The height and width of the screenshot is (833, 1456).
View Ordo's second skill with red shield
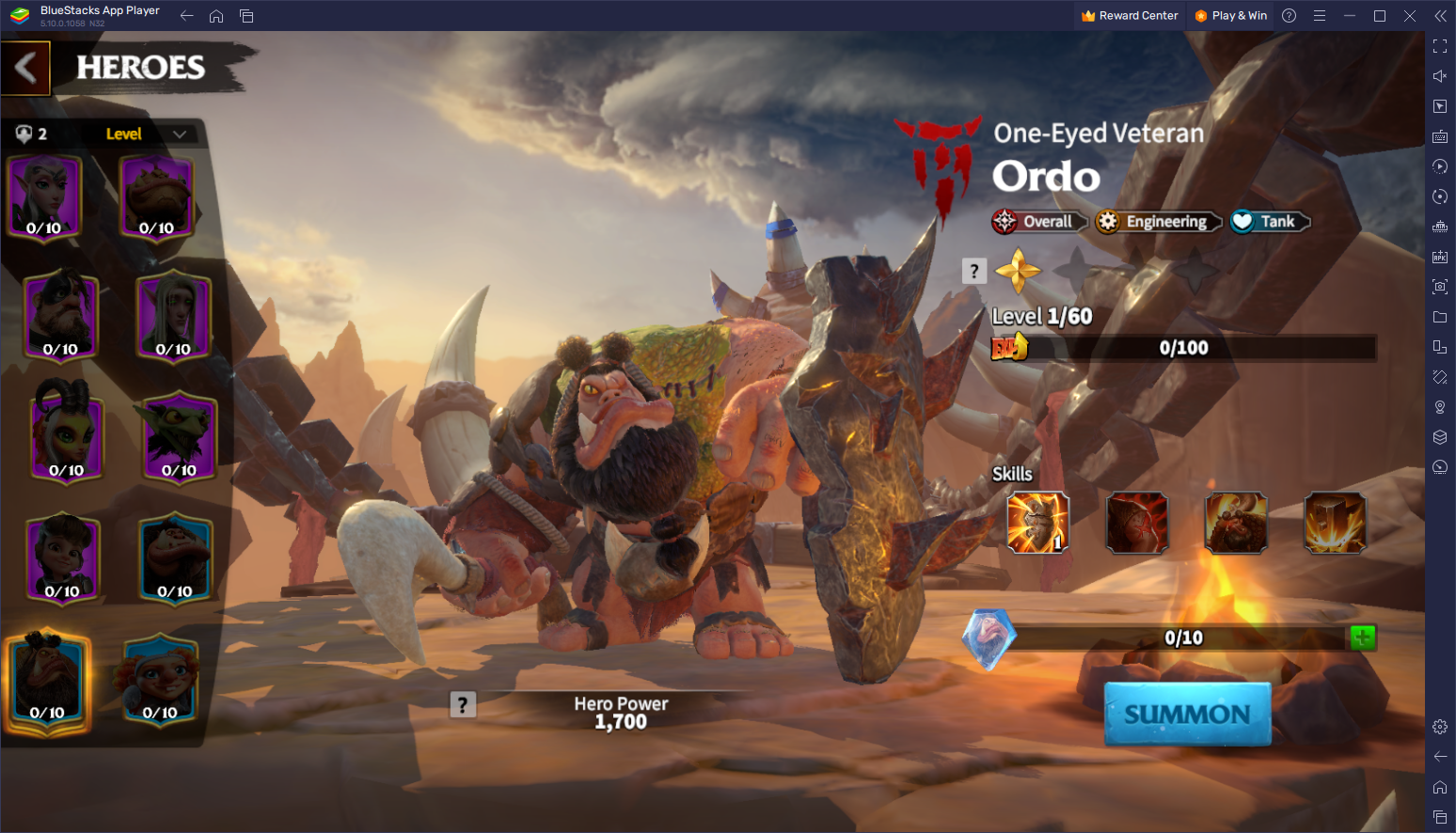click(x=1137, y=523)
